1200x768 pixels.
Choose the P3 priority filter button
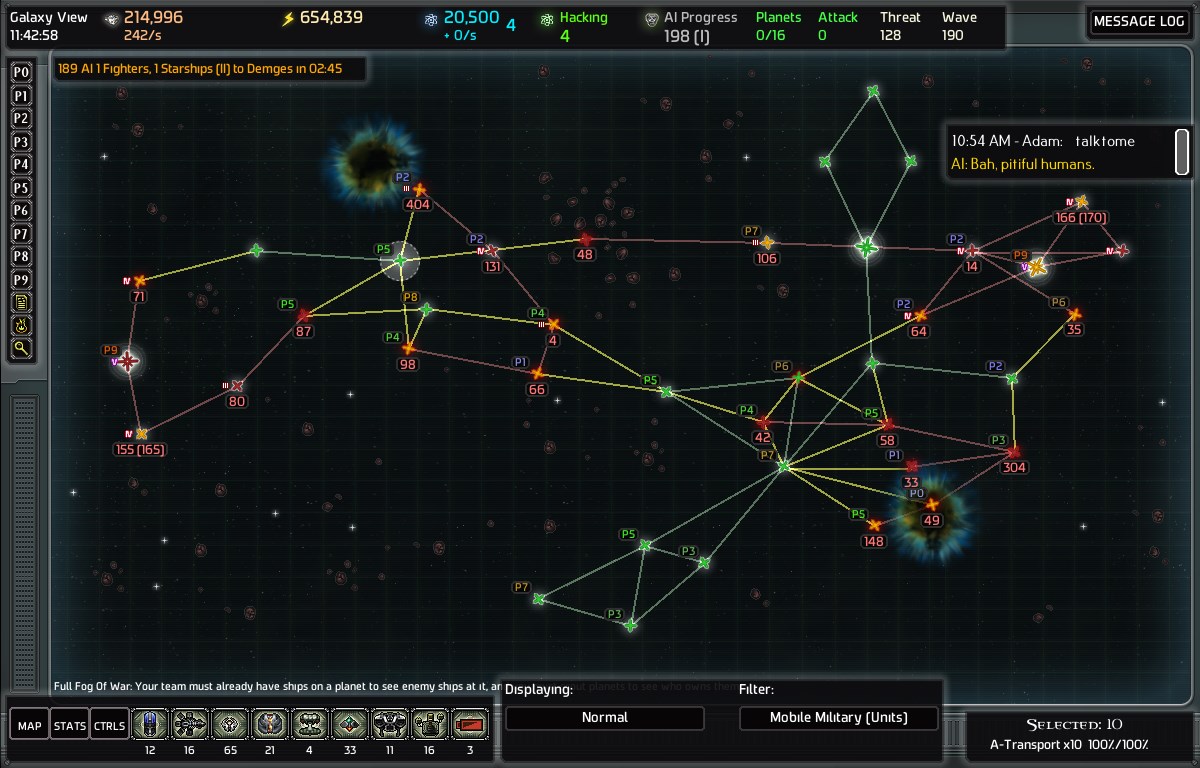click(x=21, y=141)
